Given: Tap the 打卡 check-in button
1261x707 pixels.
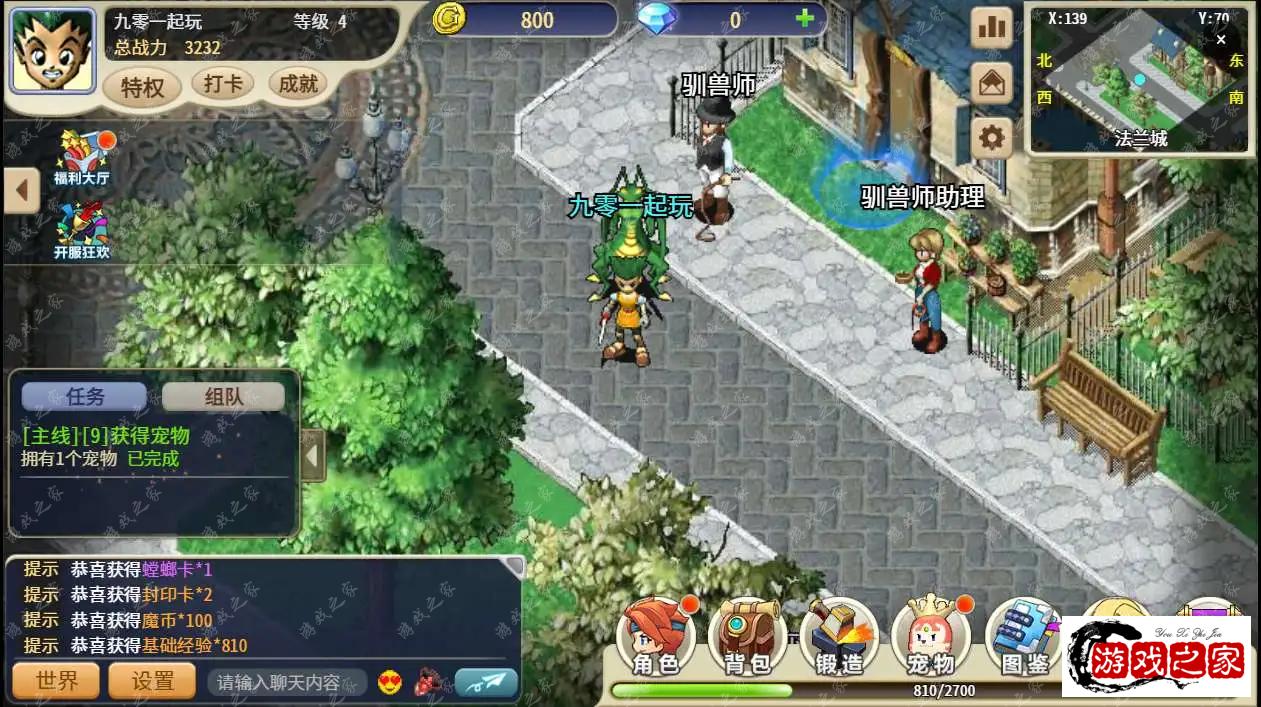Looking at the screenshot, I should (x=222, y=84).
